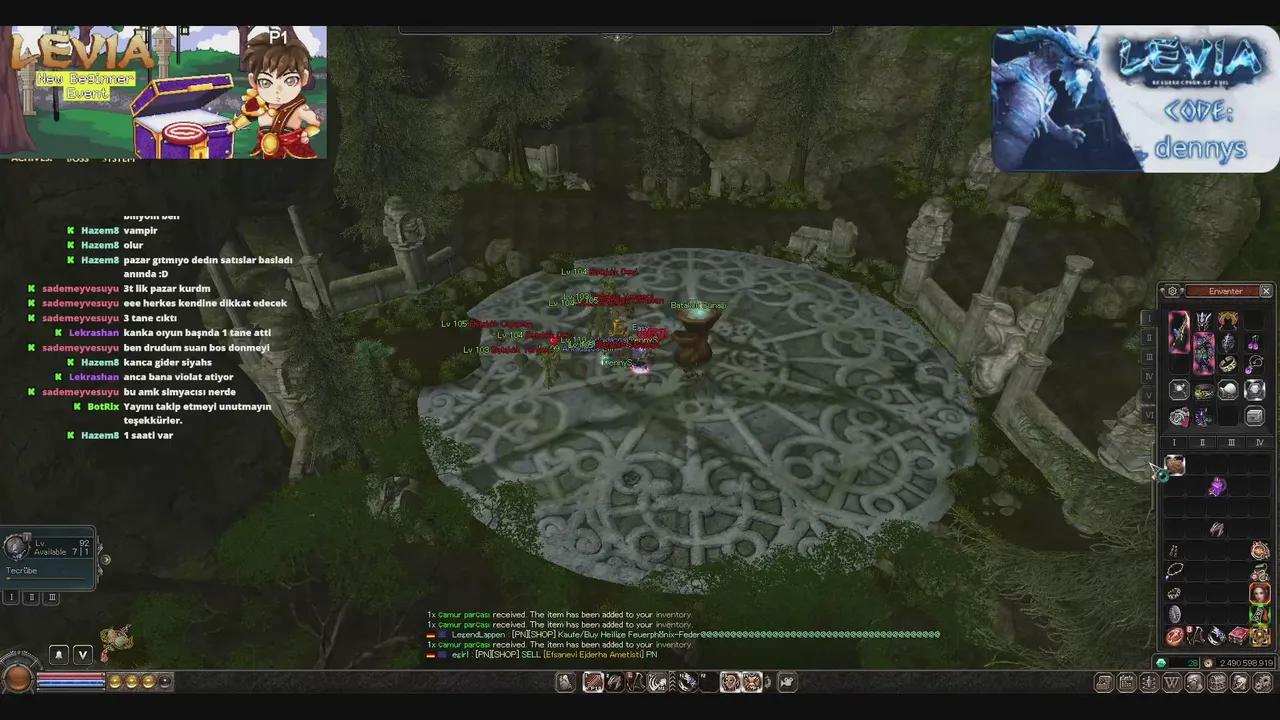Click the gear-shaped system icon at bottom right corner
The height and width of the screenshot is (720, 1280).
(1261, 682)
